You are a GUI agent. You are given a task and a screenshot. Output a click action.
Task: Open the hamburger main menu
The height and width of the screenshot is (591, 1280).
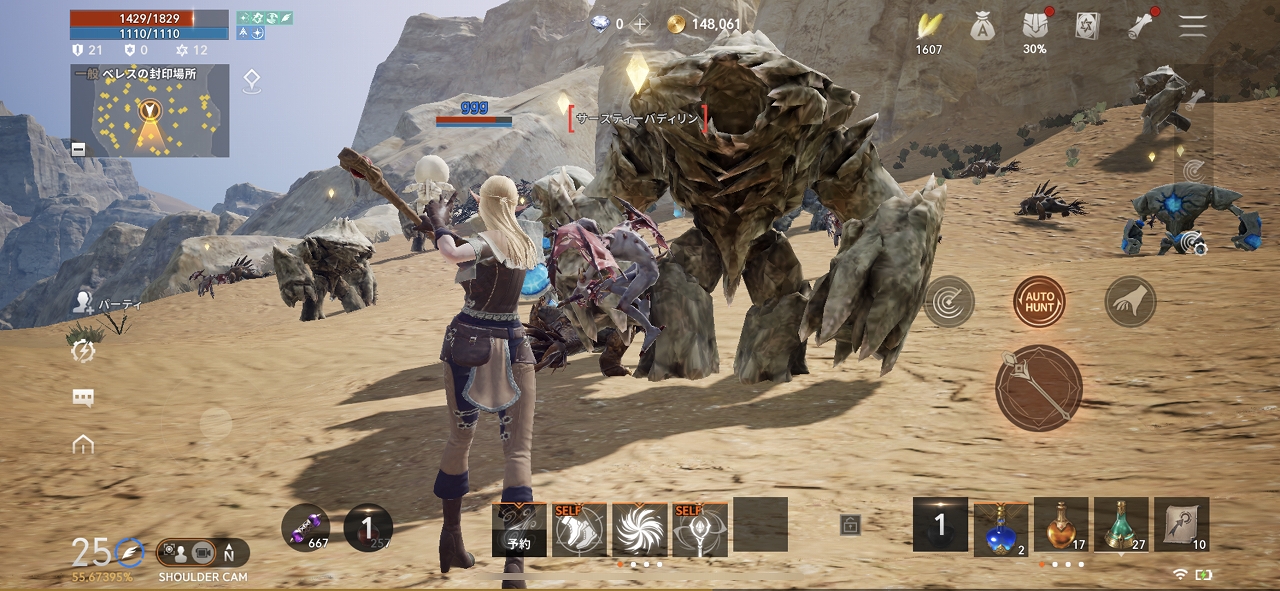[1192, 26]
